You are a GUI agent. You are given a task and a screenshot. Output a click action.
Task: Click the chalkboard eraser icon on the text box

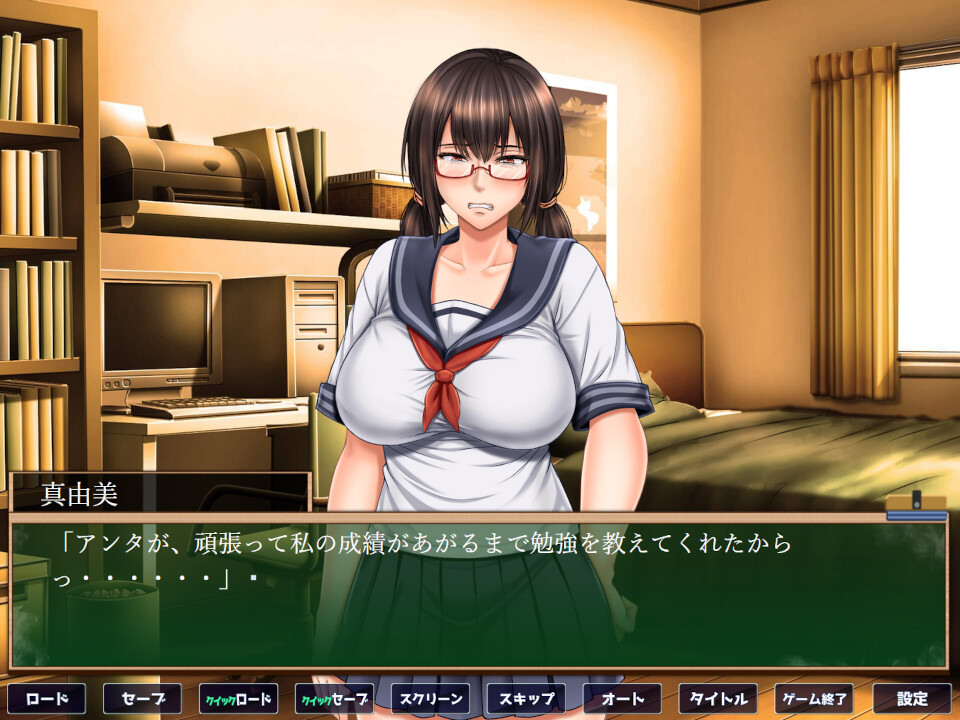tap(915, 507)
